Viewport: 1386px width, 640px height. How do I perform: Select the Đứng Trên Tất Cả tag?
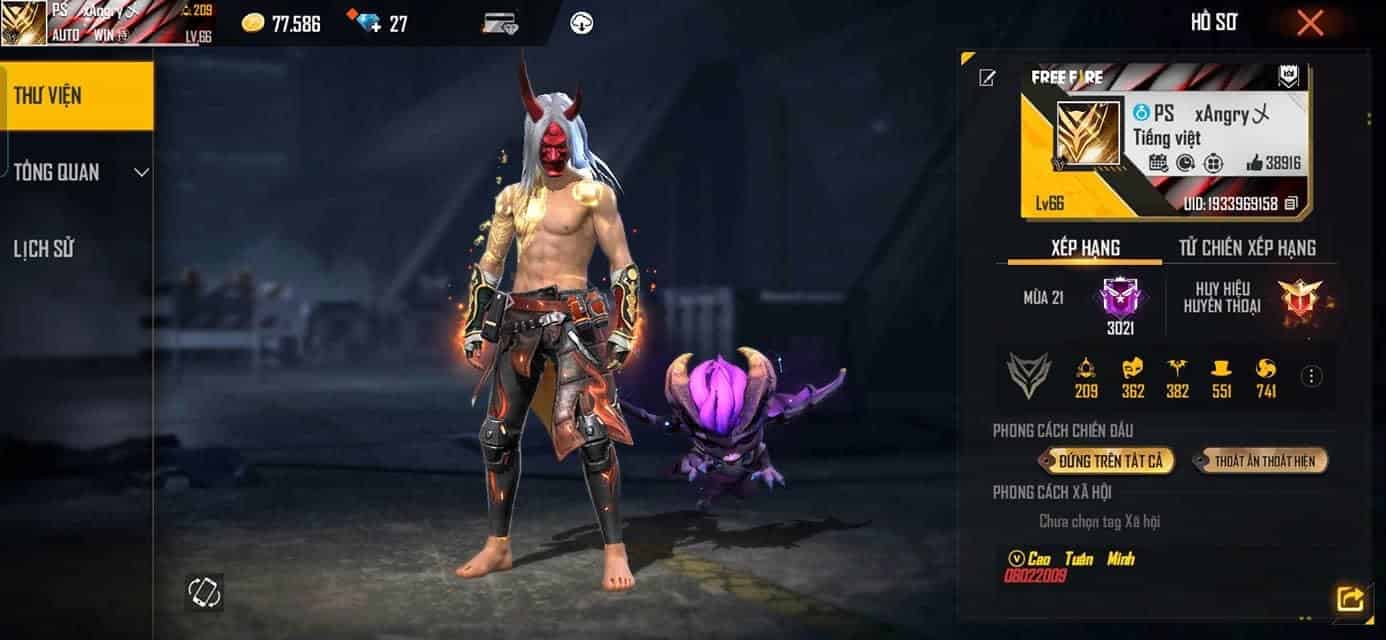(x=1107, y=461)
